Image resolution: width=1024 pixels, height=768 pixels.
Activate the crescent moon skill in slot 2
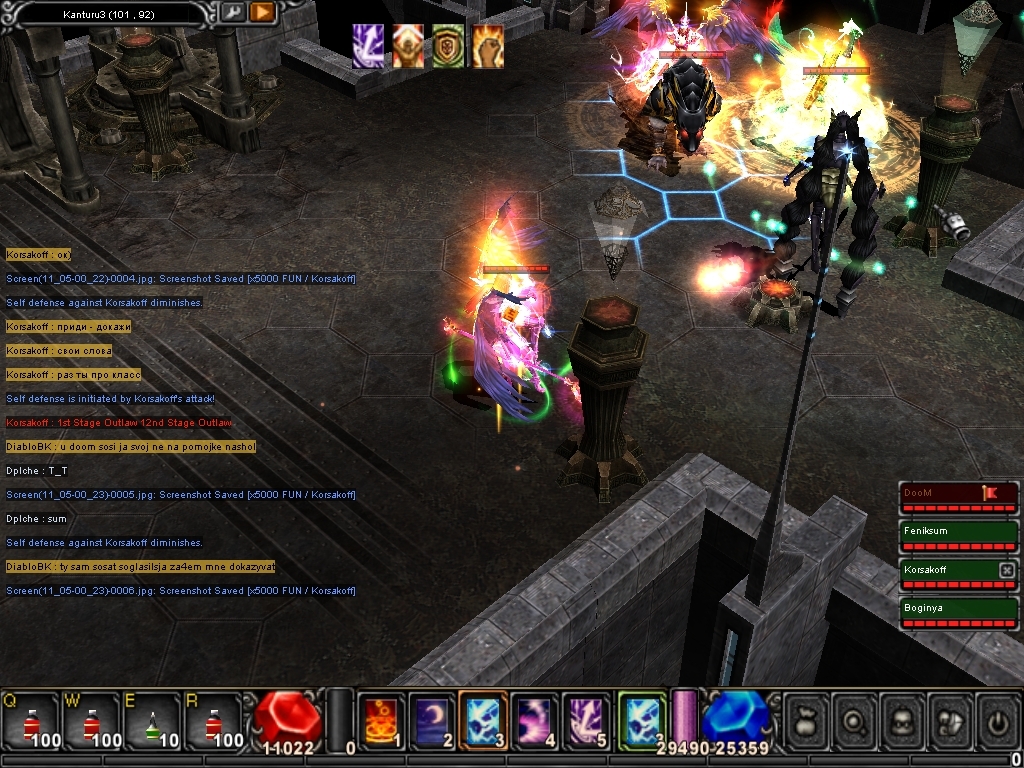(x=433, y=720)
